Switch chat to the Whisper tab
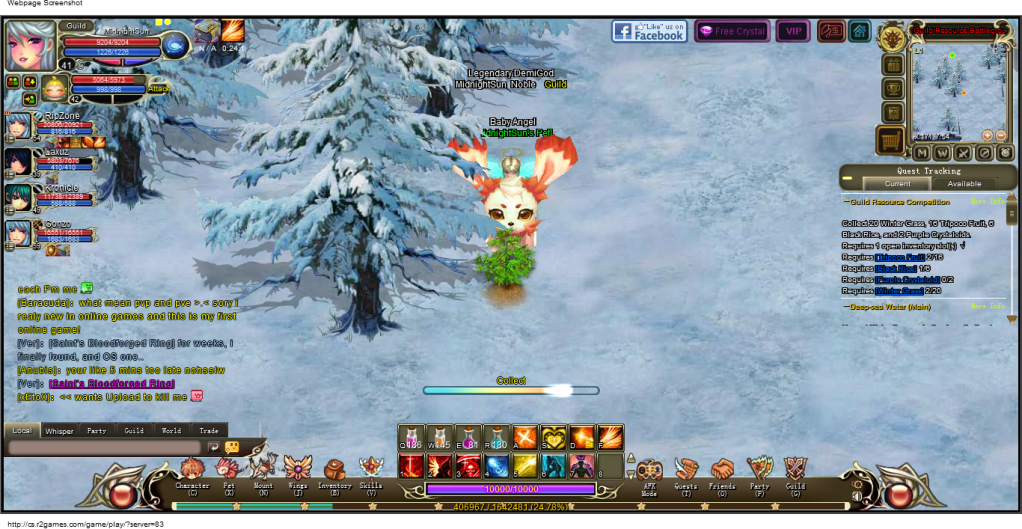Image resolution: width=1022 pixels, height=529 pixels. click(x=59, y=431)
